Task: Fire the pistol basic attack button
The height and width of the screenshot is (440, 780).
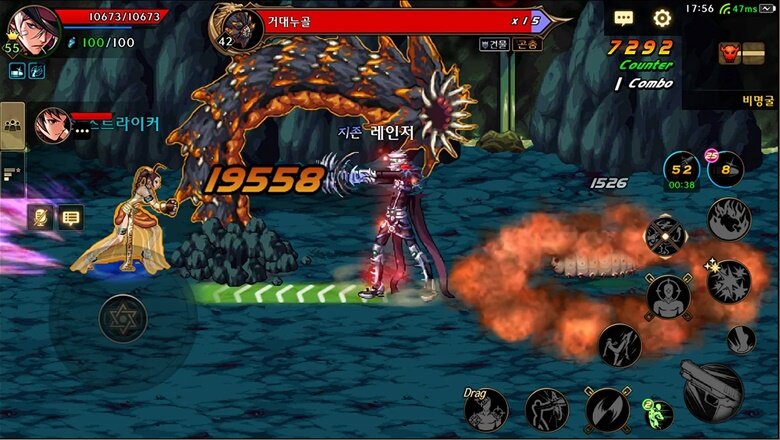Action: pos(713,389)
